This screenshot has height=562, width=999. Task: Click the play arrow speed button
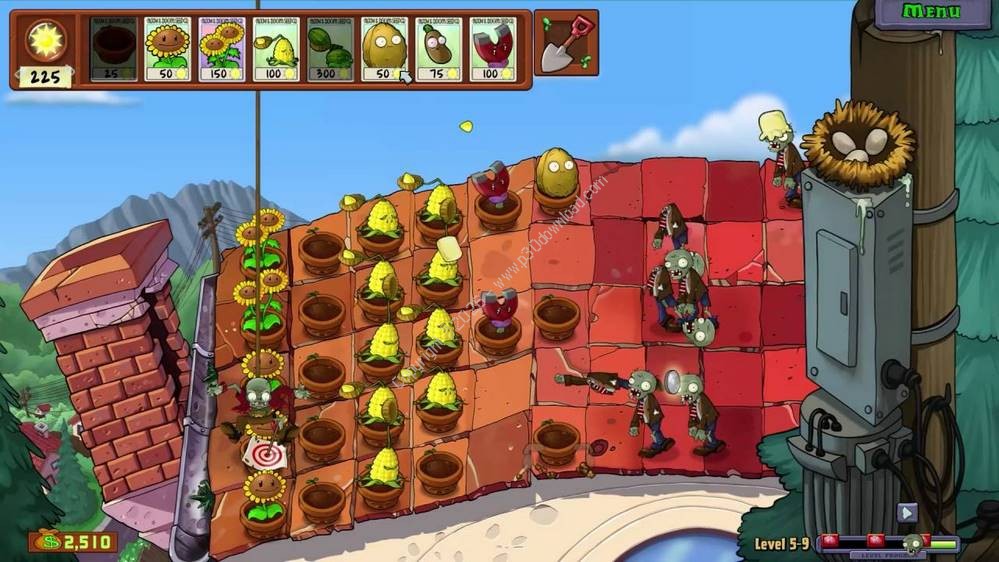coord(907,512)
